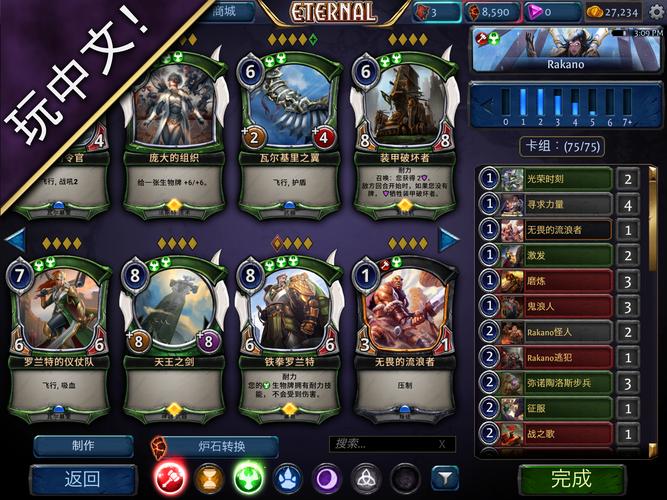Toggle the red Fire faction filter
The width and height of the screenshot is (667, 500).
click(170, 478)
